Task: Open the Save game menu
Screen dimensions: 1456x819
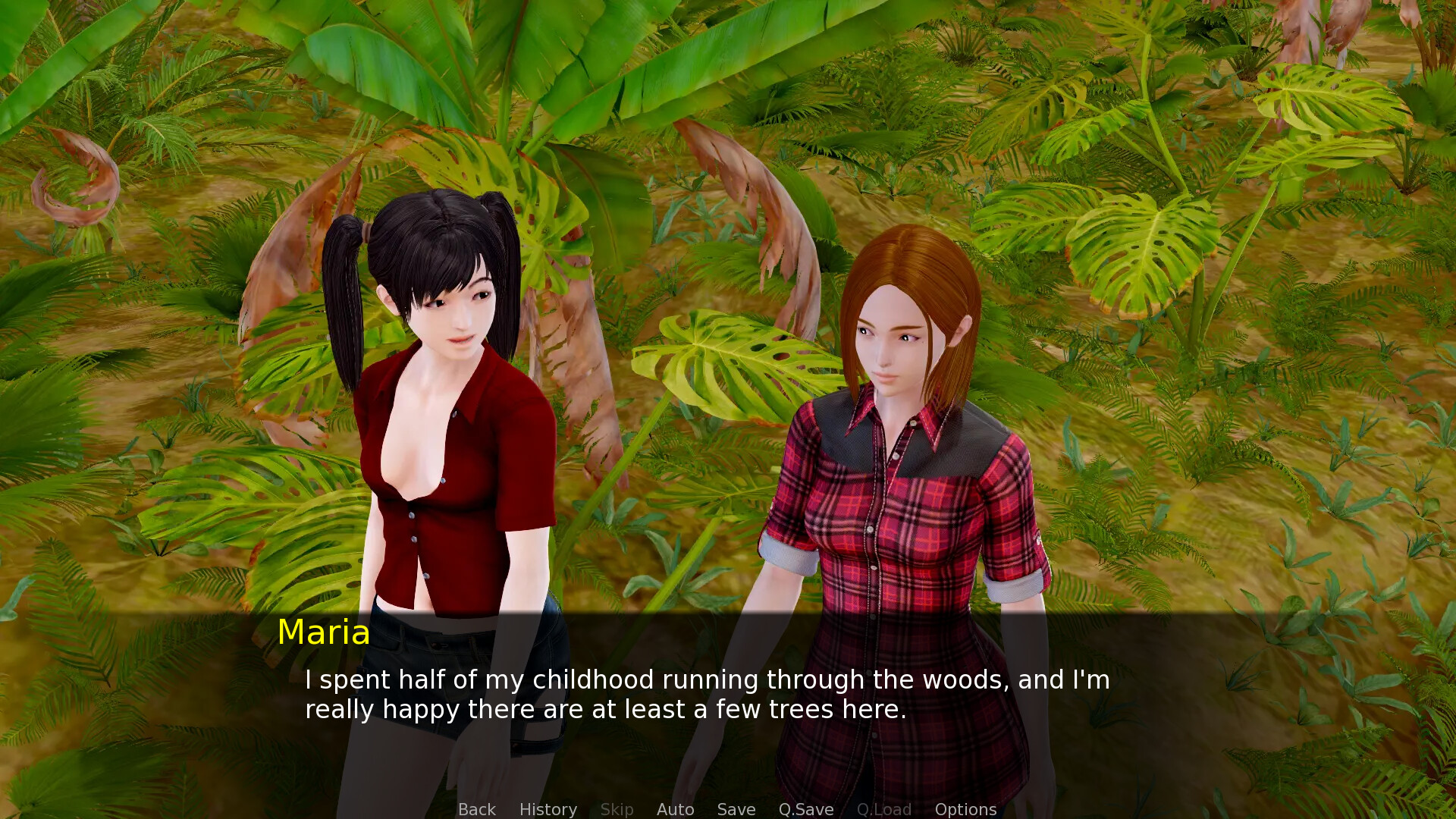Action: (x=736, y=809)
